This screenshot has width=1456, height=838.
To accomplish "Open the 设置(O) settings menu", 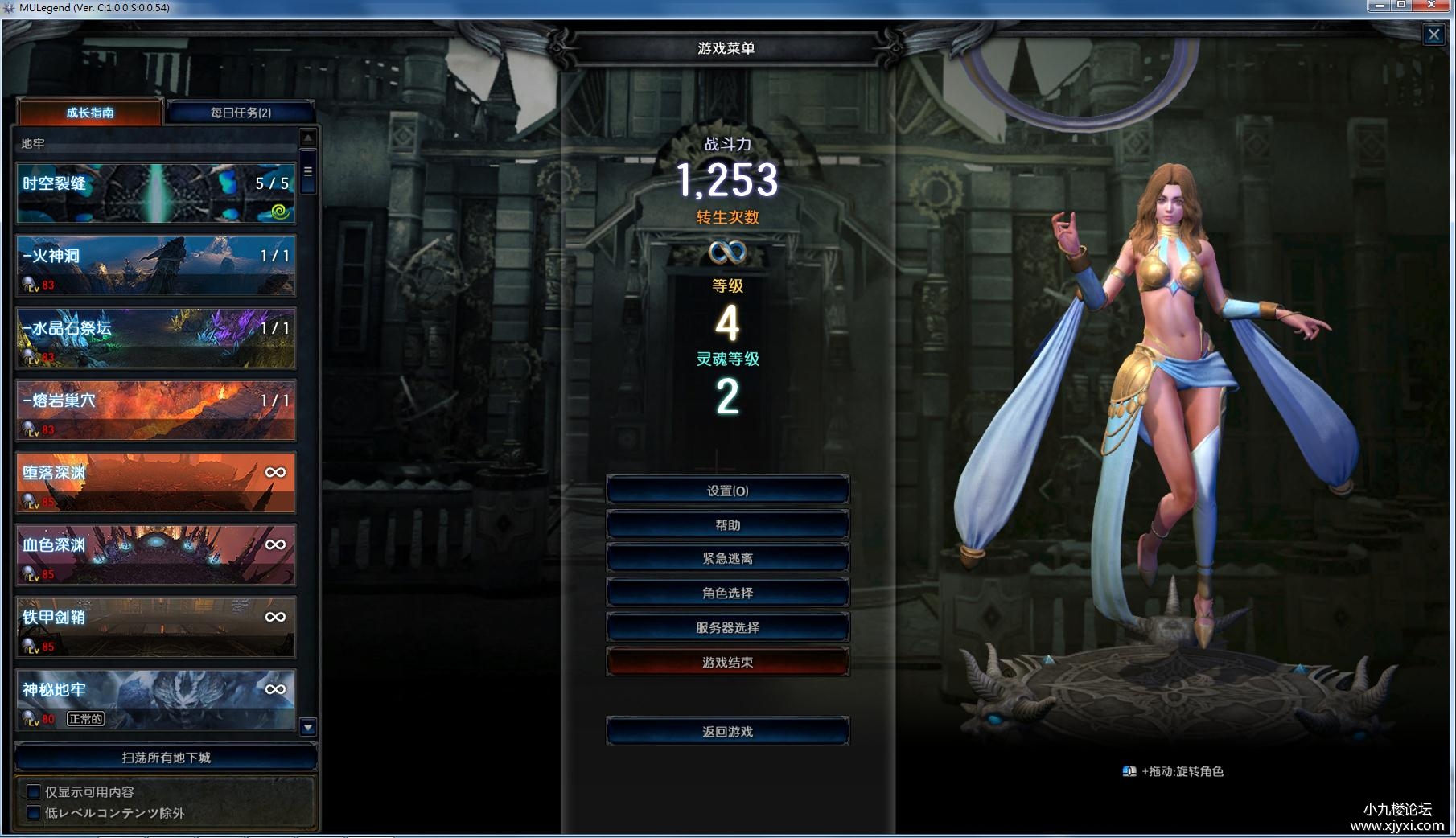I will (x=727, y=491).
